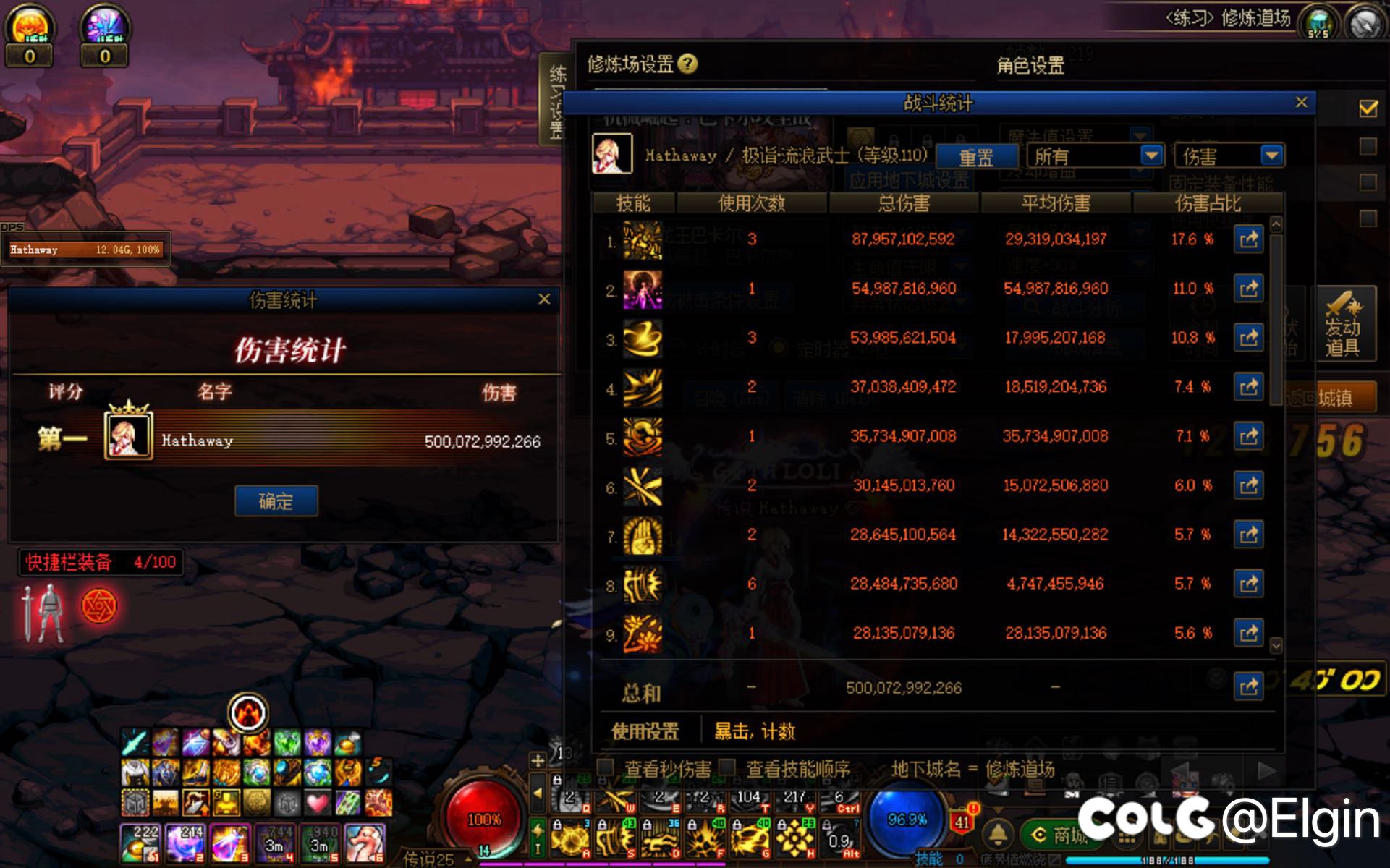The height and width of the screenshot is (868, 1390).
Task: Switch to the 角色设置 tab
Action: pyautogui.click(x=1030, y=67)
